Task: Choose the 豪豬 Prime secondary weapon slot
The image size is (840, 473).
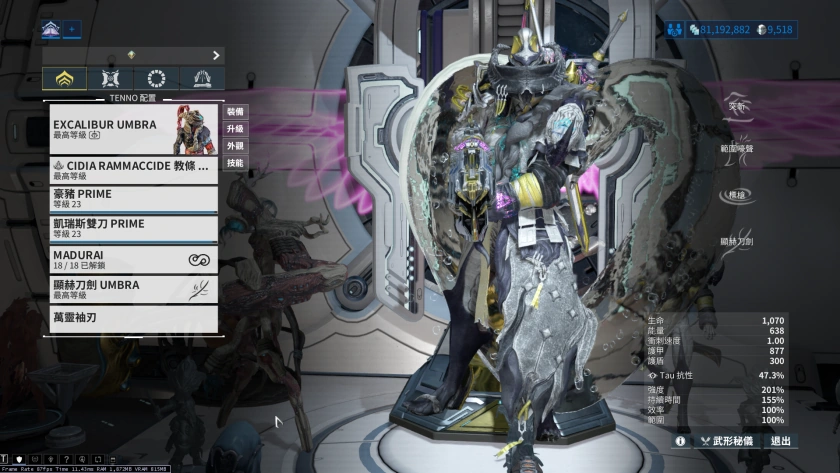Action: point(130,198)
